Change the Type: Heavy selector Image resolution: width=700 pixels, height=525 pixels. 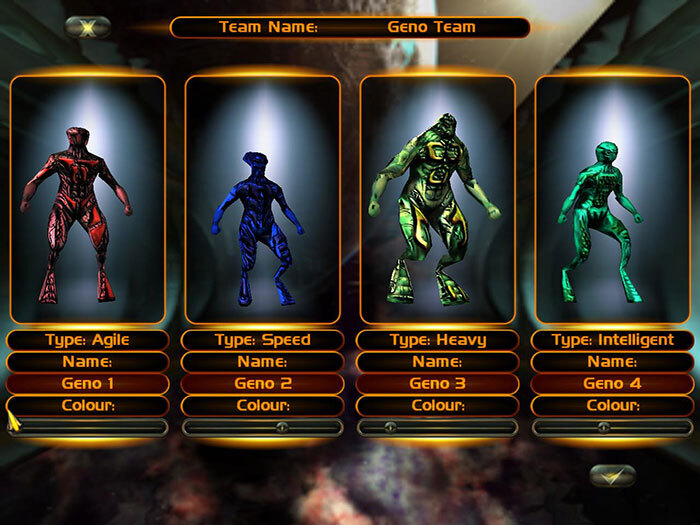[437, 340]
